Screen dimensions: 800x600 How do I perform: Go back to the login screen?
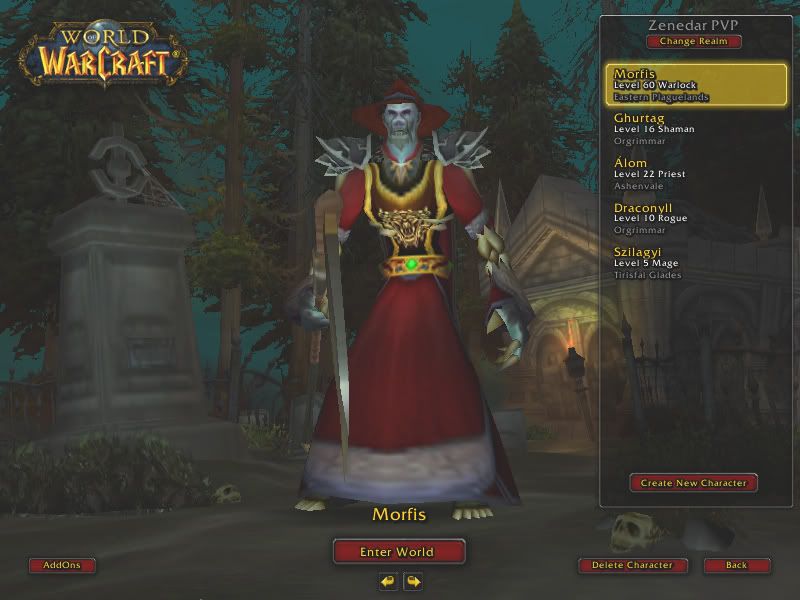(736, 565)
